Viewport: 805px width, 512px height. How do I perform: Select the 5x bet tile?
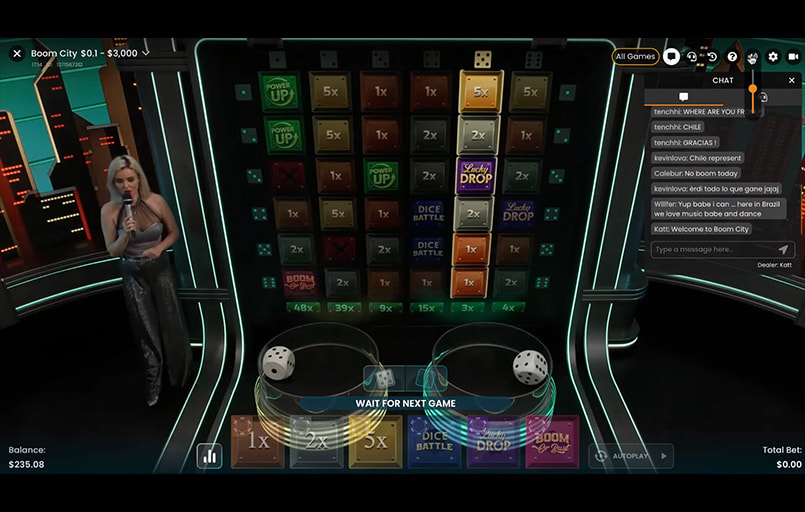(375, 442)
